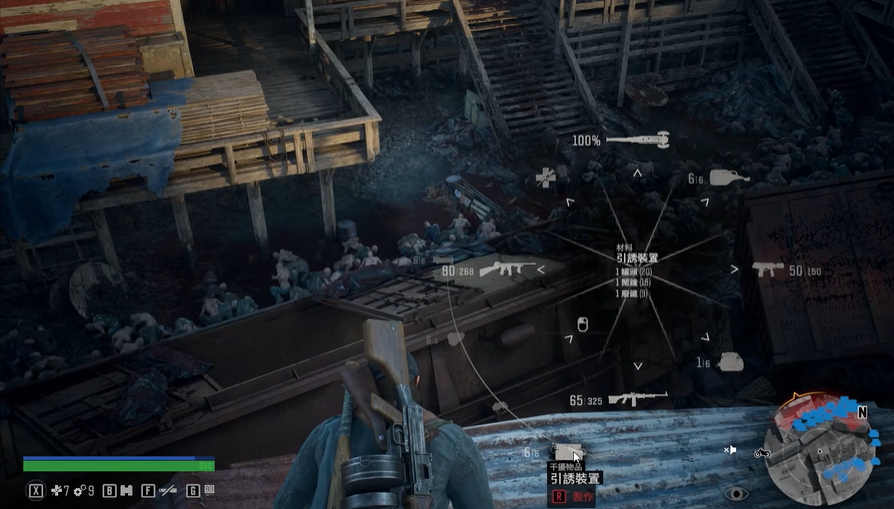Click the muted sound indicator icon
This screenshot has height=509, width=894.
tap(731, 451)
